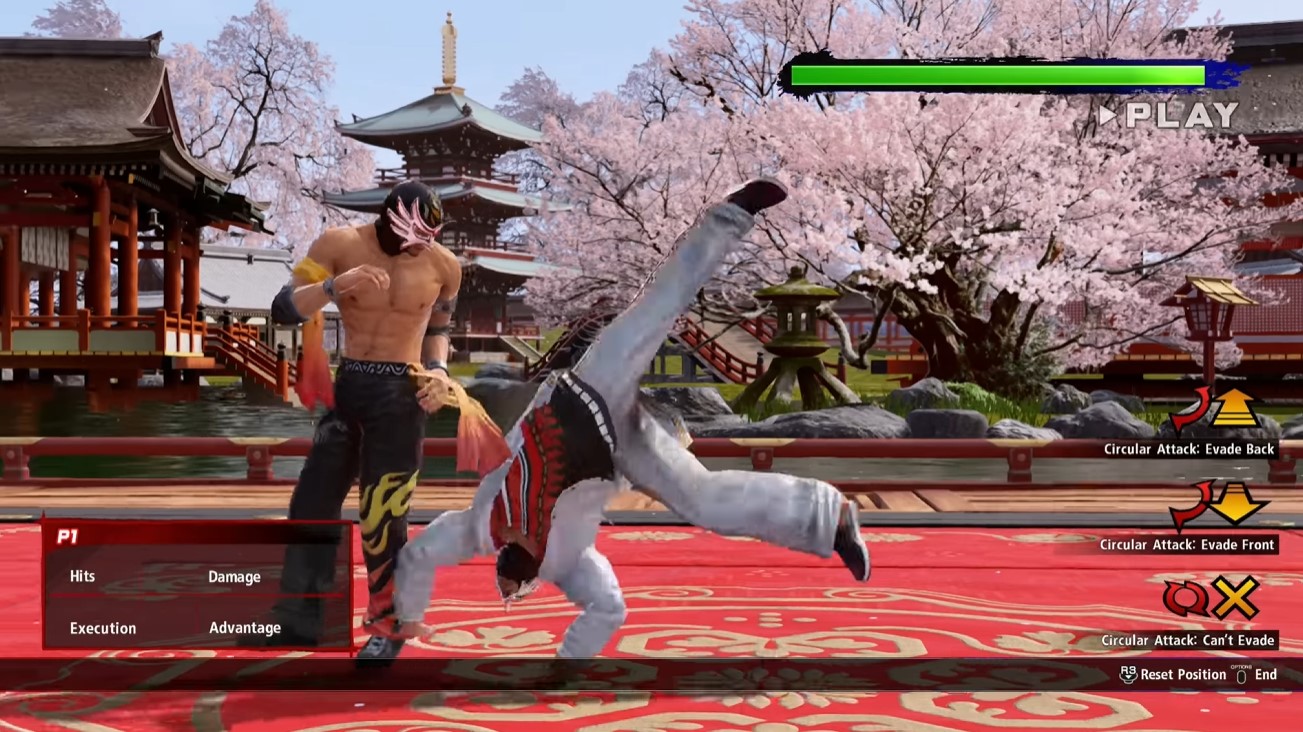This screenshot has height=732, width=1303.
Task: Click the R3 stick icon near Reset Position
Action: [x=1129, y=675]
